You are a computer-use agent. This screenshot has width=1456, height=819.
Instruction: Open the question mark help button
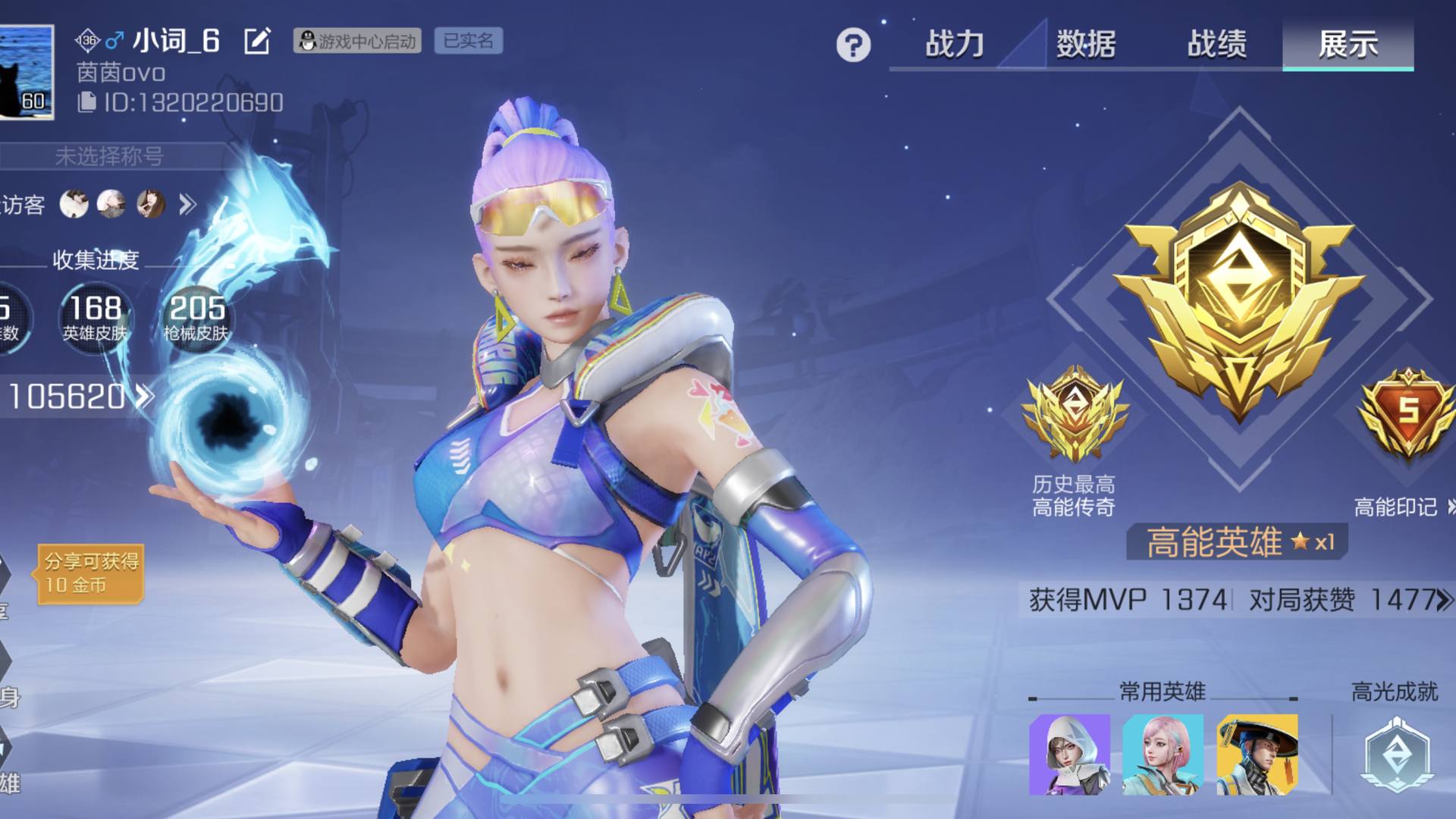pos(853,45)
